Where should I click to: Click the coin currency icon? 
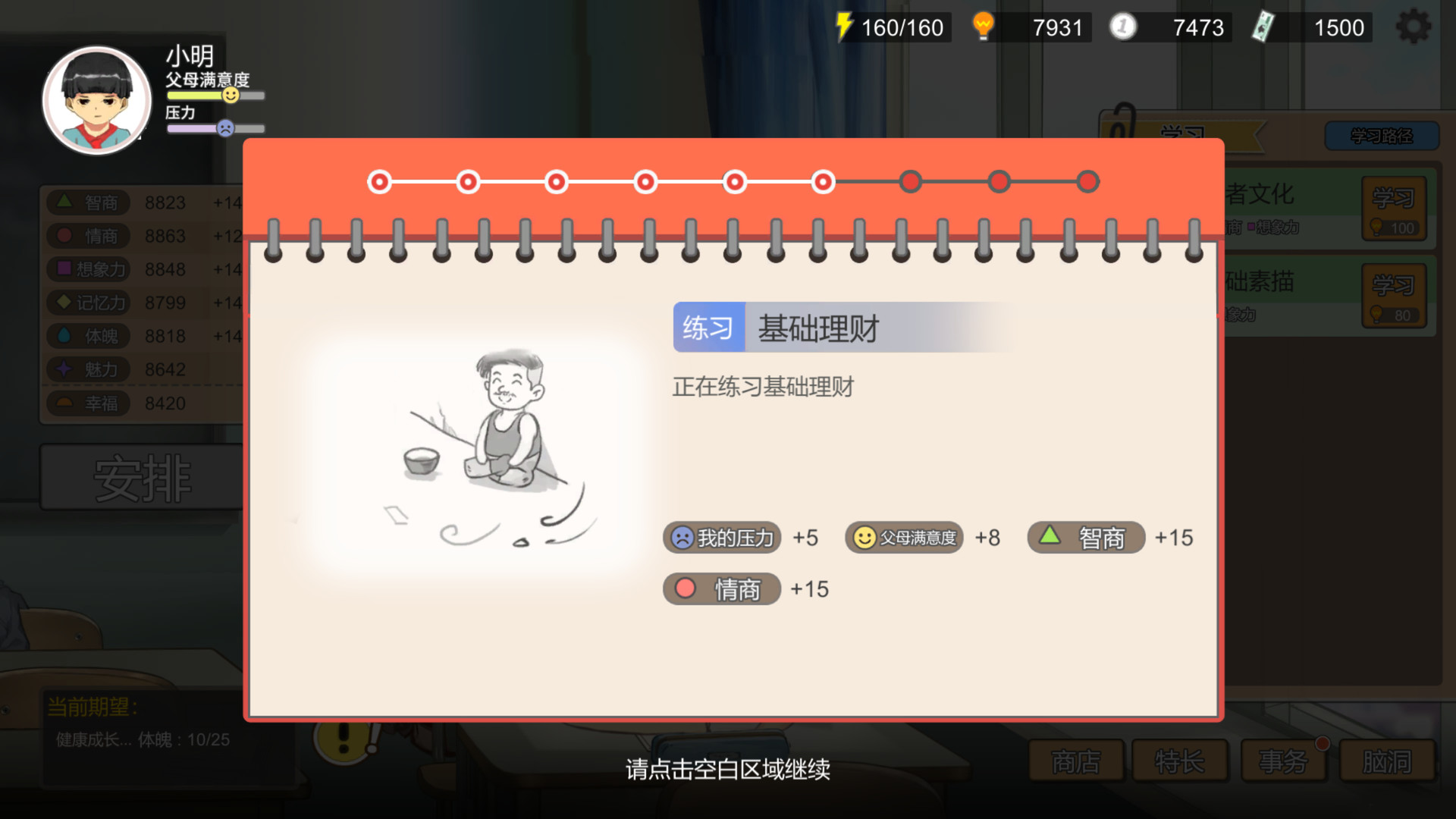coord(1122,25)
